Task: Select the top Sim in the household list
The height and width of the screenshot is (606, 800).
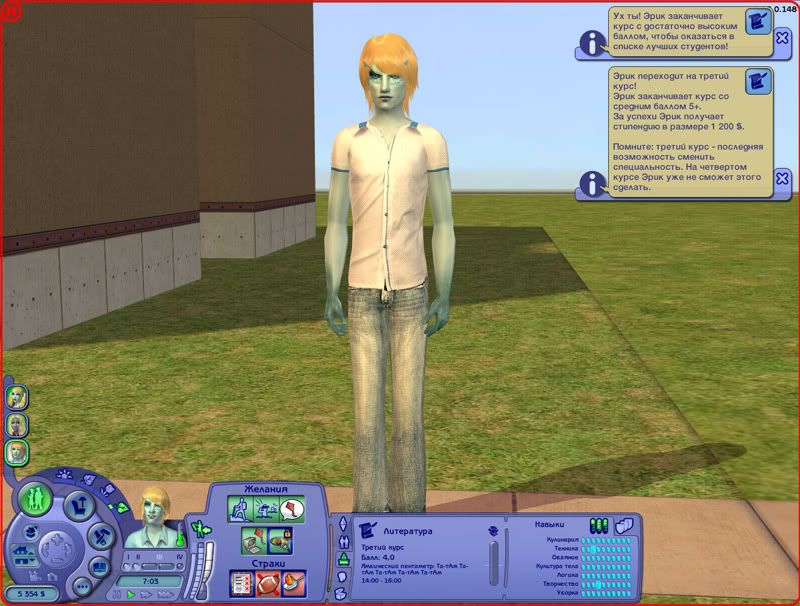Action: pos(17,397)
